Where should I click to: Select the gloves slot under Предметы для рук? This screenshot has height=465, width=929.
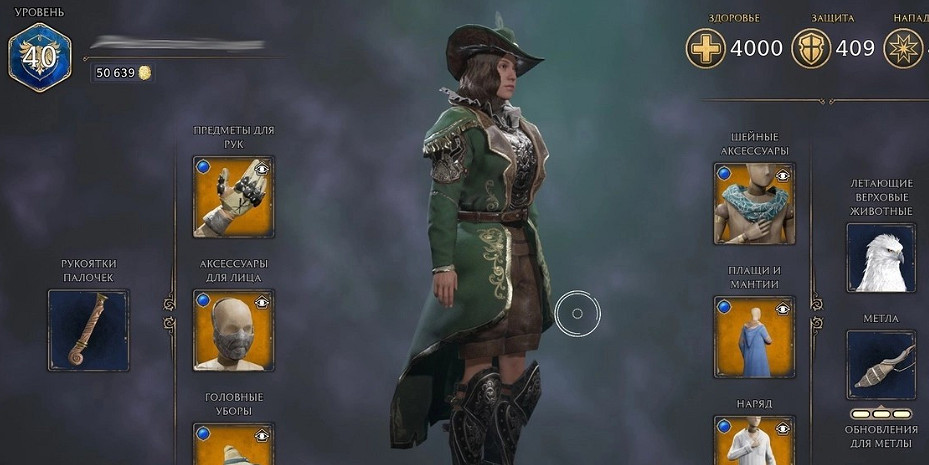pos(232,198)
